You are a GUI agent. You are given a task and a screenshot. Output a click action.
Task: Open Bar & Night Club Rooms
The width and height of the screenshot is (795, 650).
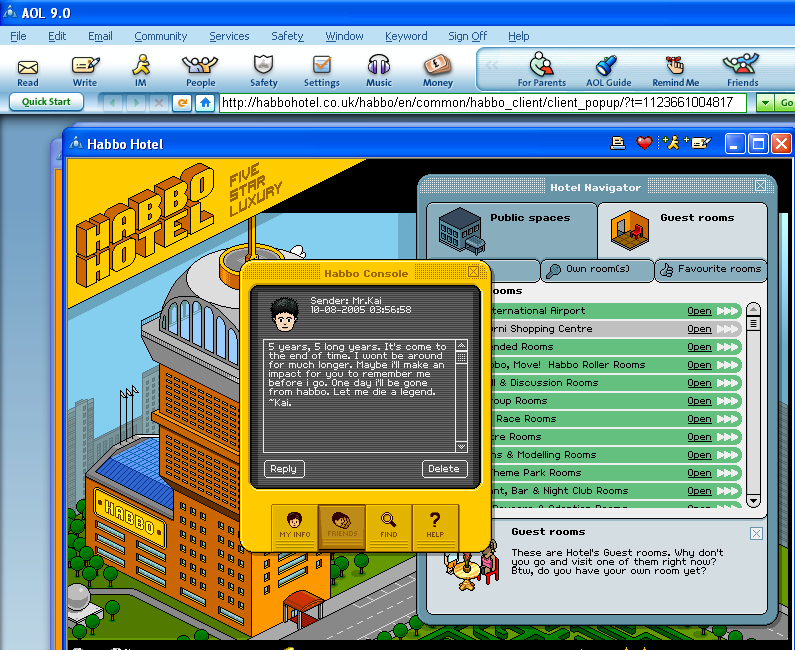[699, 491]
